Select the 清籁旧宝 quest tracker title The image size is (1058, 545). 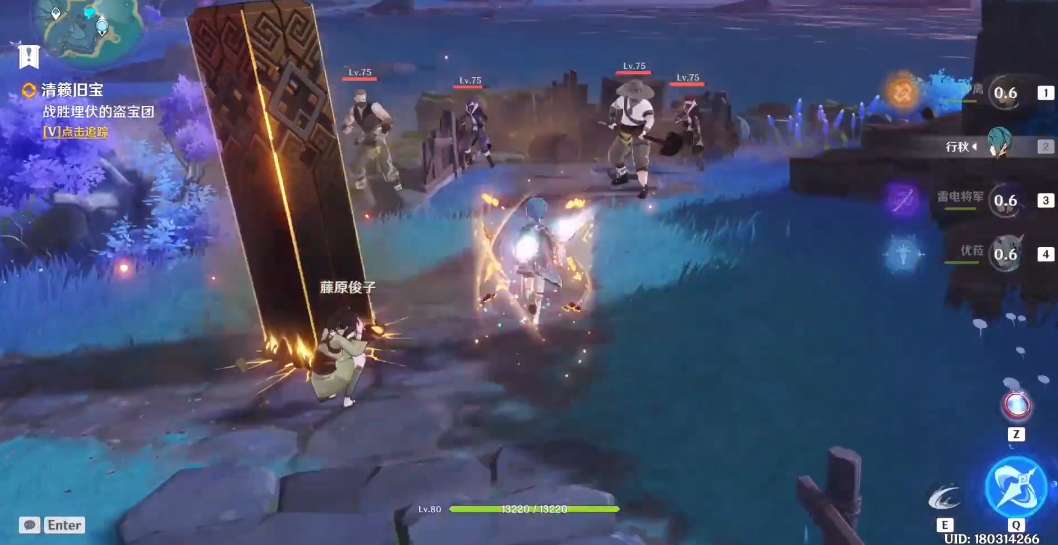click(72, 91)
